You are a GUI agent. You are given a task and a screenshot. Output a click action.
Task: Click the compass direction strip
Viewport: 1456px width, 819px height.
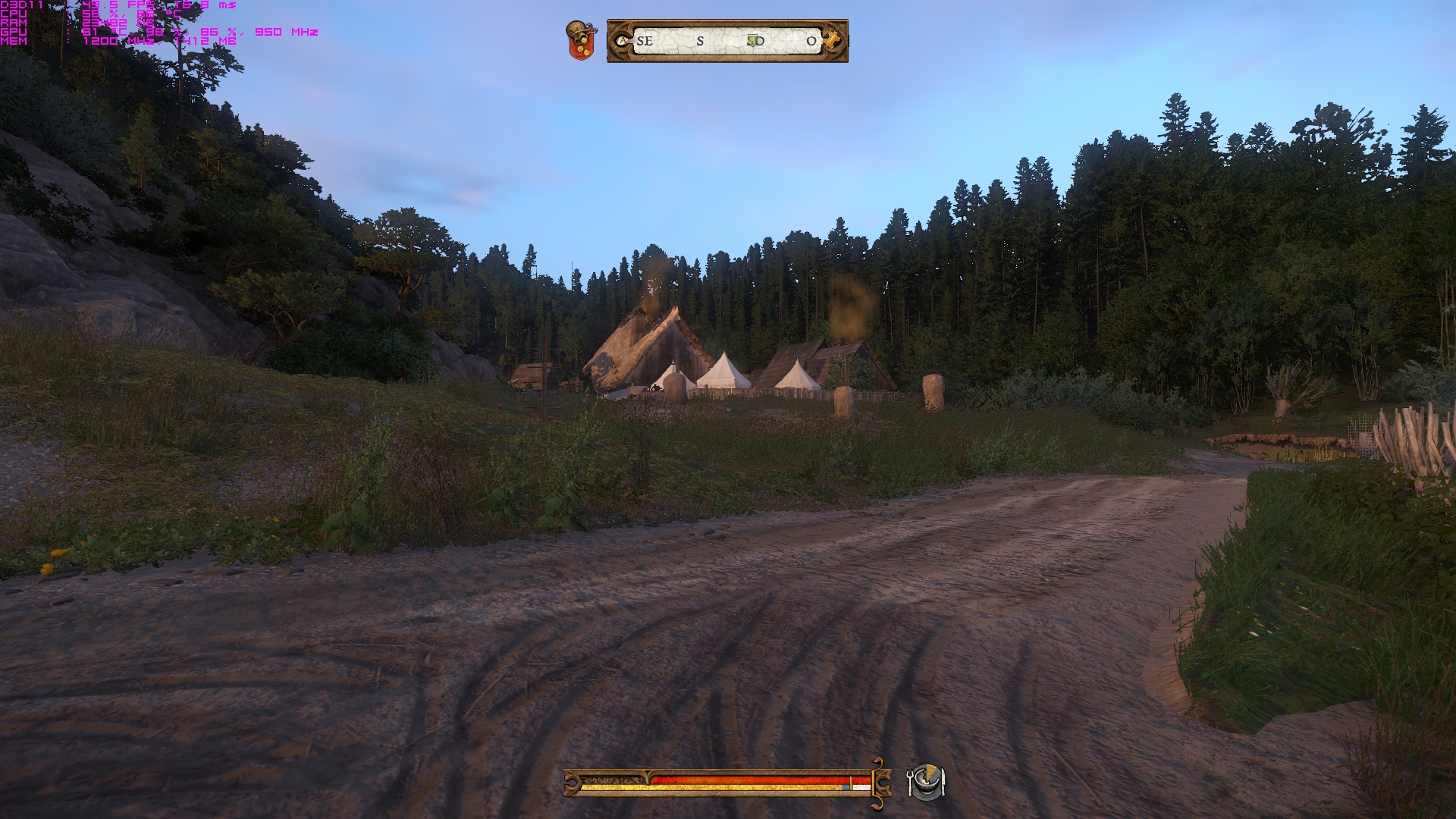(726, 41)
